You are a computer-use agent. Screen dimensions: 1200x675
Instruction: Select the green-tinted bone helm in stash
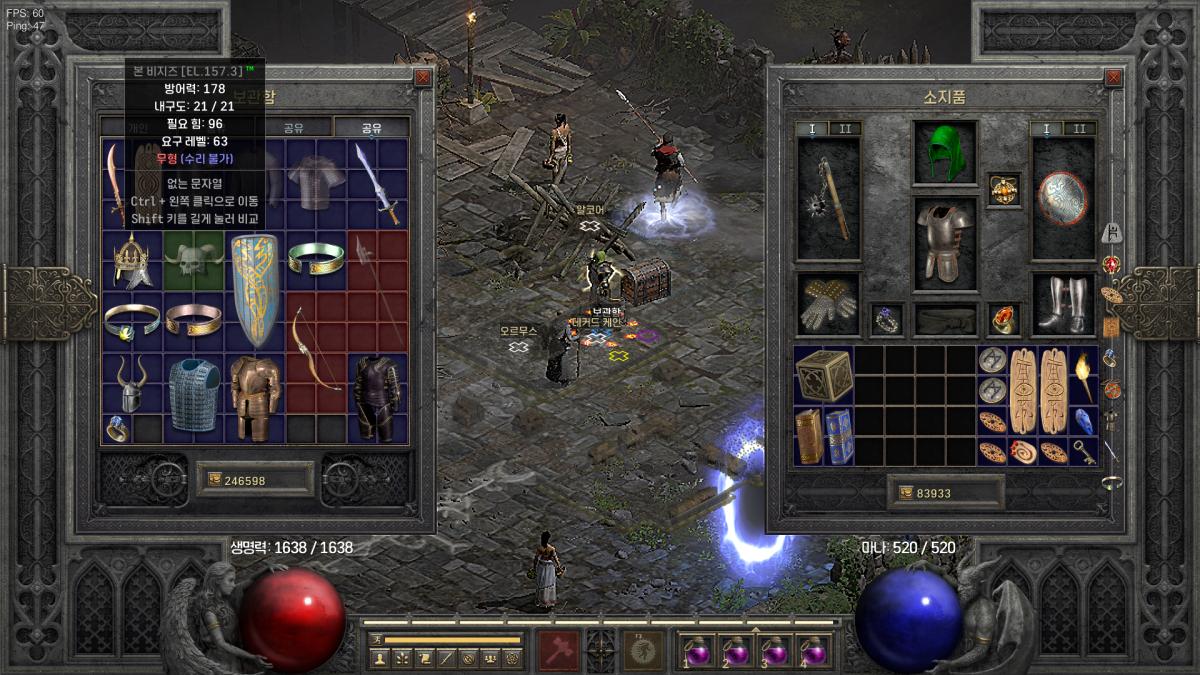(193, 260)
